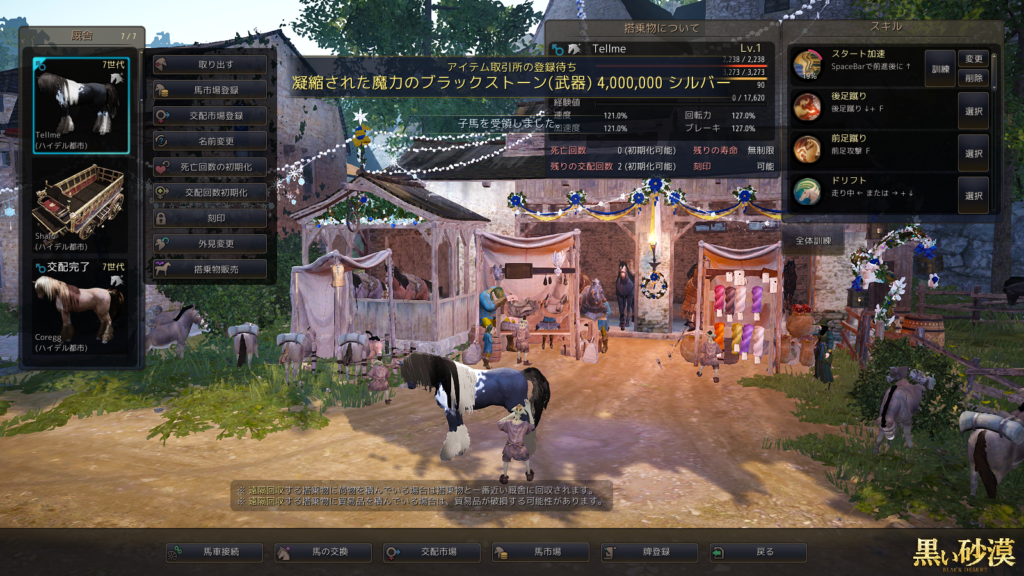Screen dimensions: 1024x576
Task: Open 馬車接続 wagon connection
Action: (x=214, y=552)
